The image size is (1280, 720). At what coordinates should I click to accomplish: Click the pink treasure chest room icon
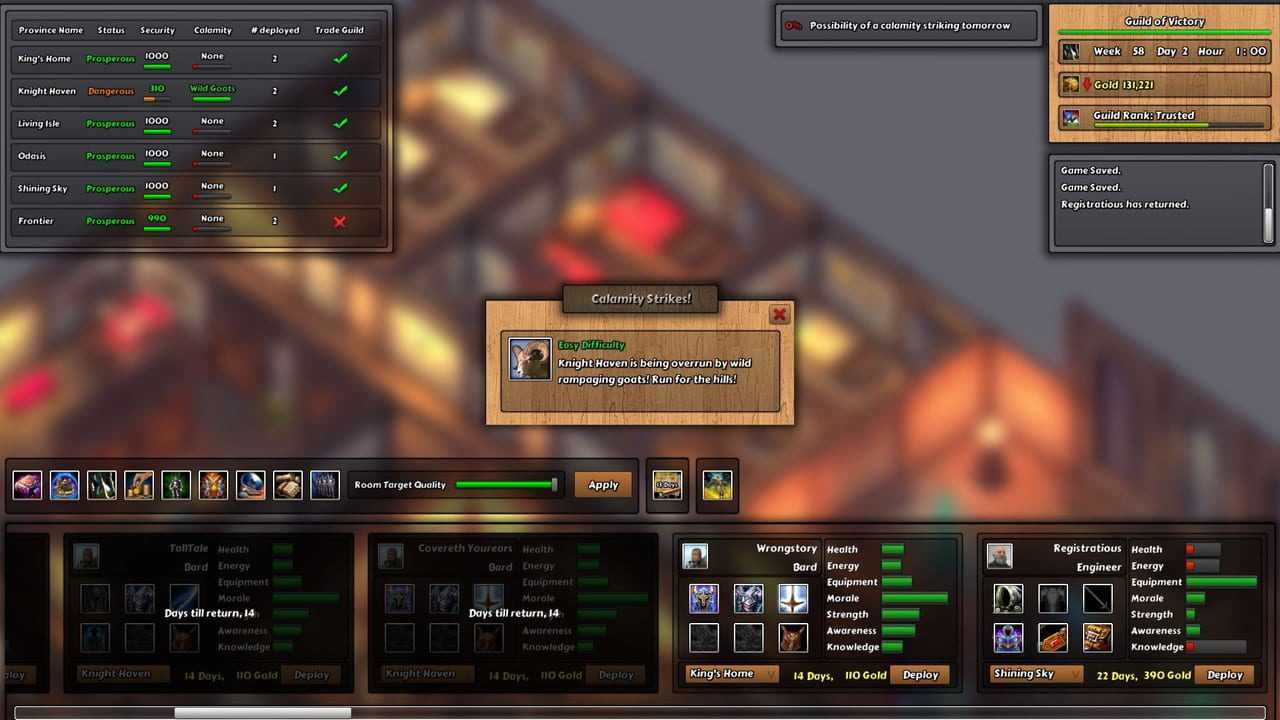(x=28, y=486)
